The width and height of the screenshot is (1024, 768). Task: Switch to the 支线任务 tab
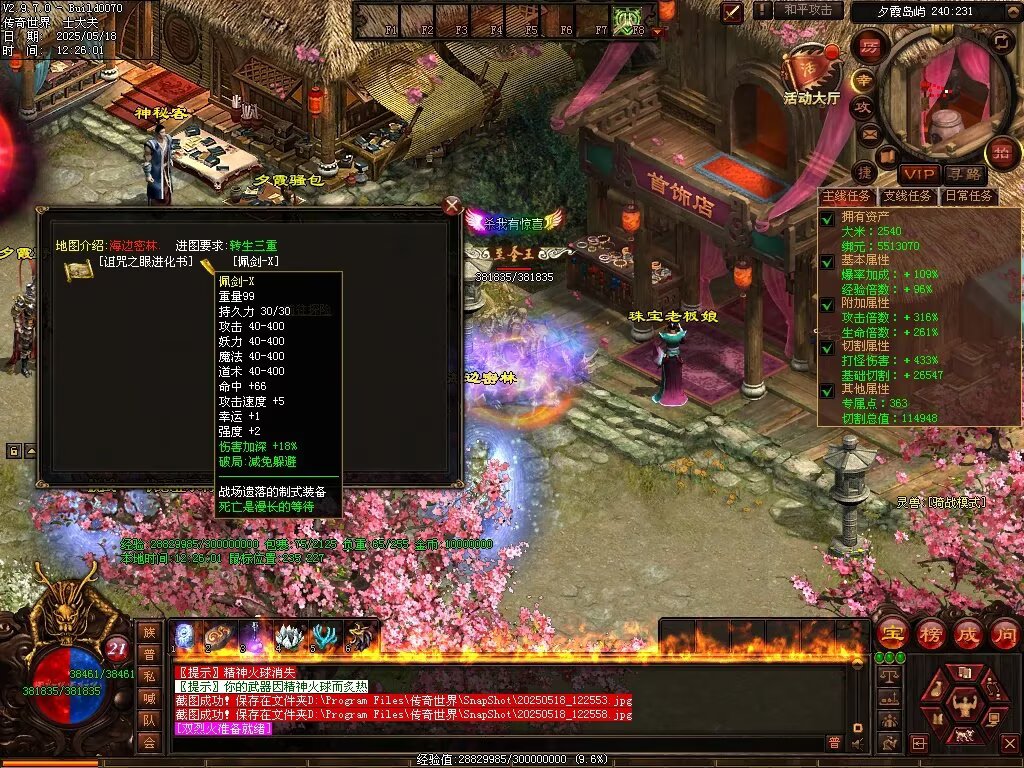tap(907, 196)
